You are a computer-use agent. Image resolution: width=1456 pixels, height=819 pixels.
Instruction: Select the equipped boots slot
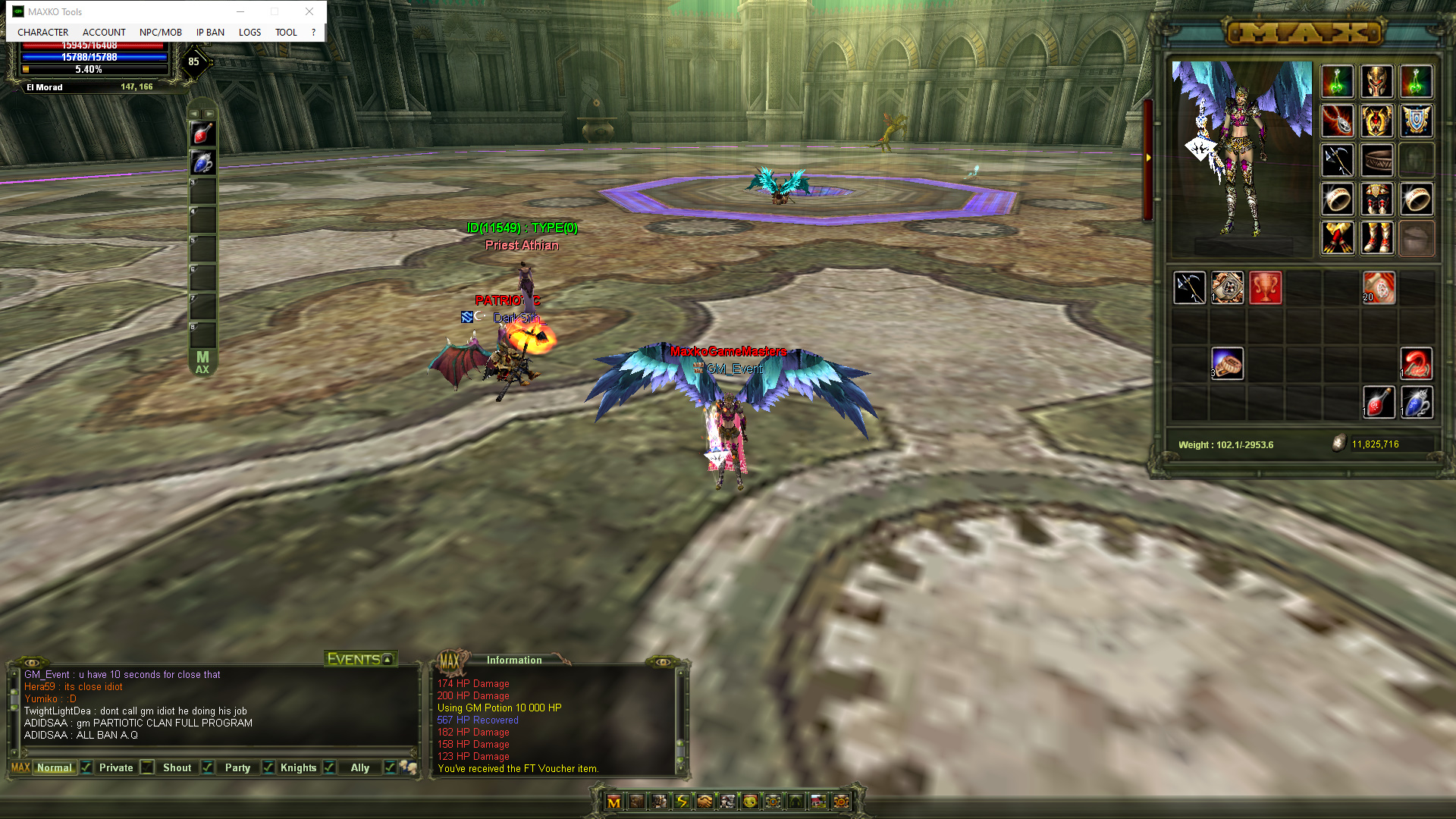[x=1376, y=238]
